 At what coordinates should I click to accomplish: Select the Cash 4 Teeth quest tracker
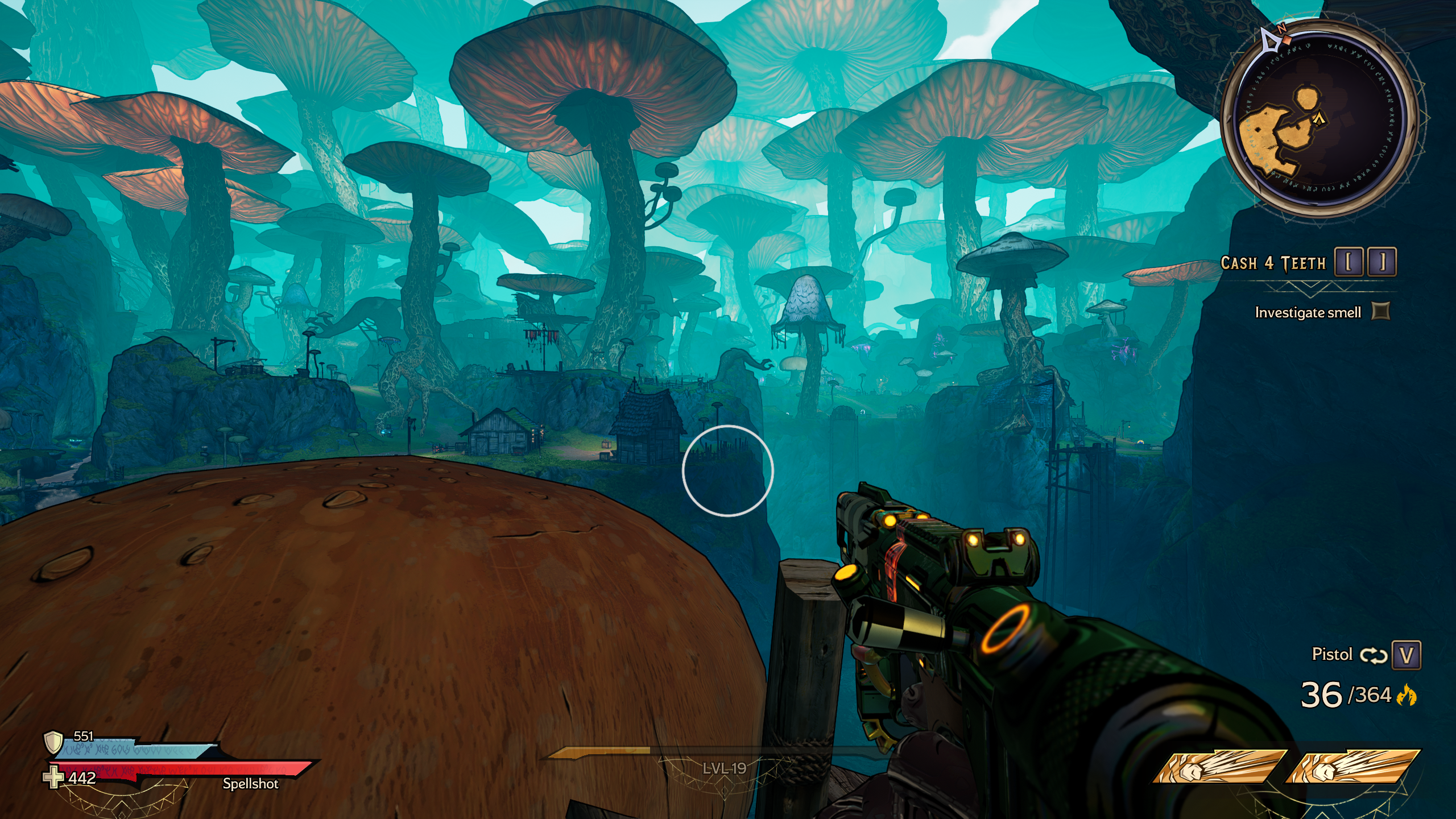pyautogui.click(x=1273, y=263)
